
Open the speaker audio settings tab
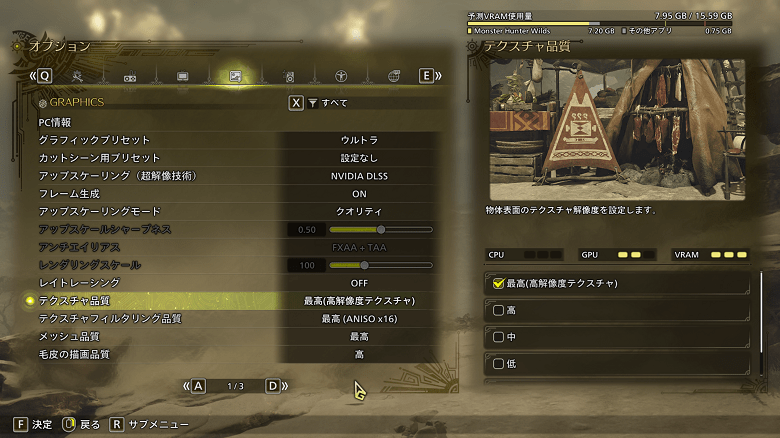(x=288, y=76)
